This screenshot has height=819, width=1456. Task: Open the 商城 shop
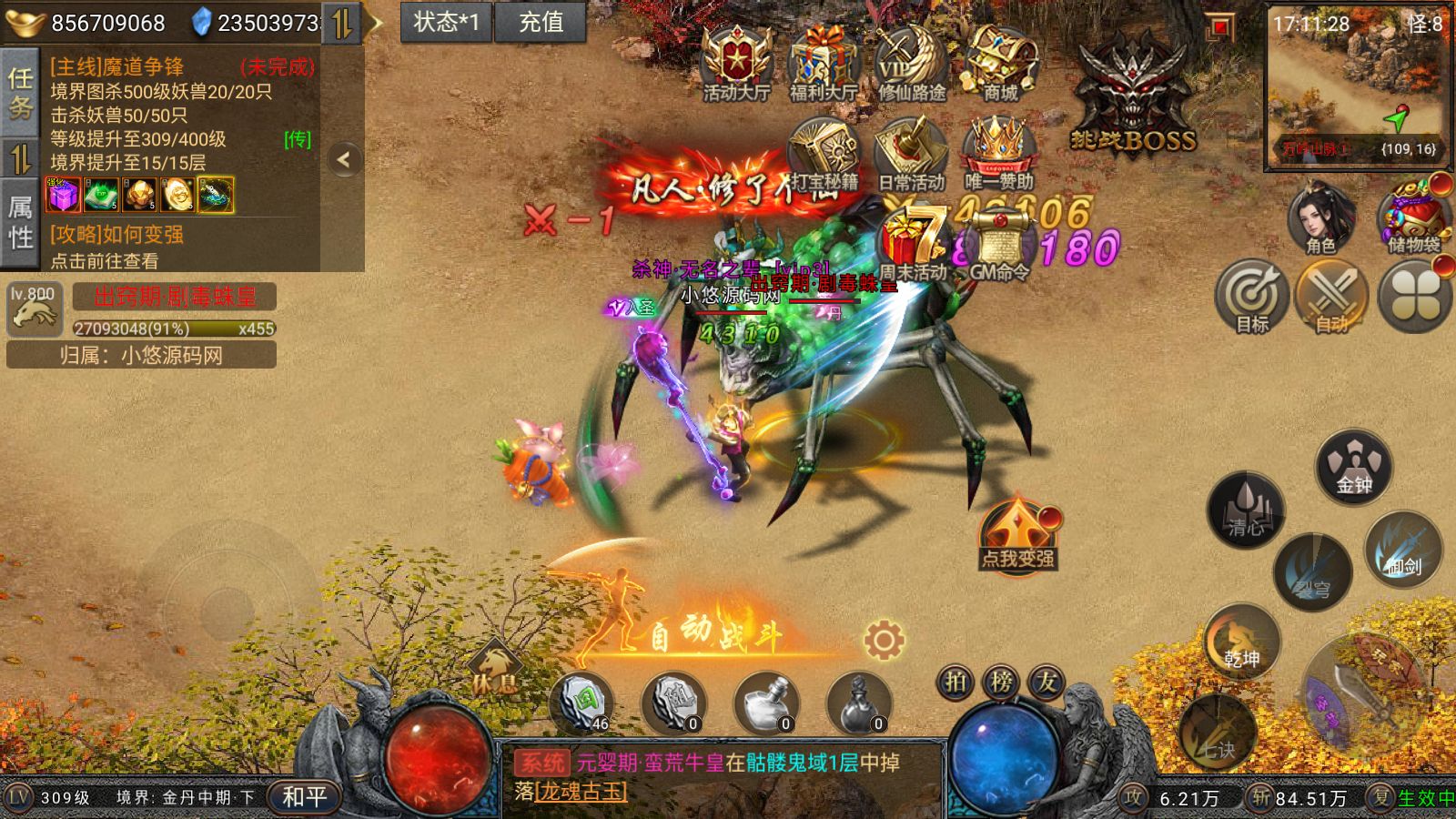pos(999,64)
